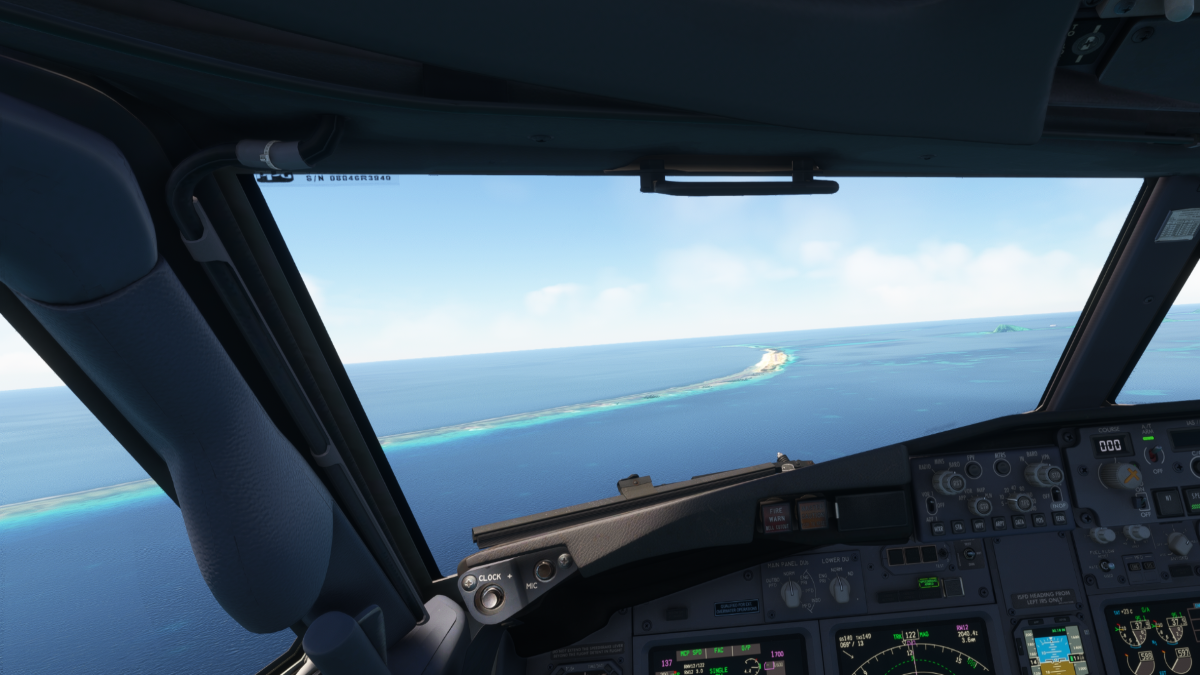Click the LOWER DU selector knob

(840, 589)
